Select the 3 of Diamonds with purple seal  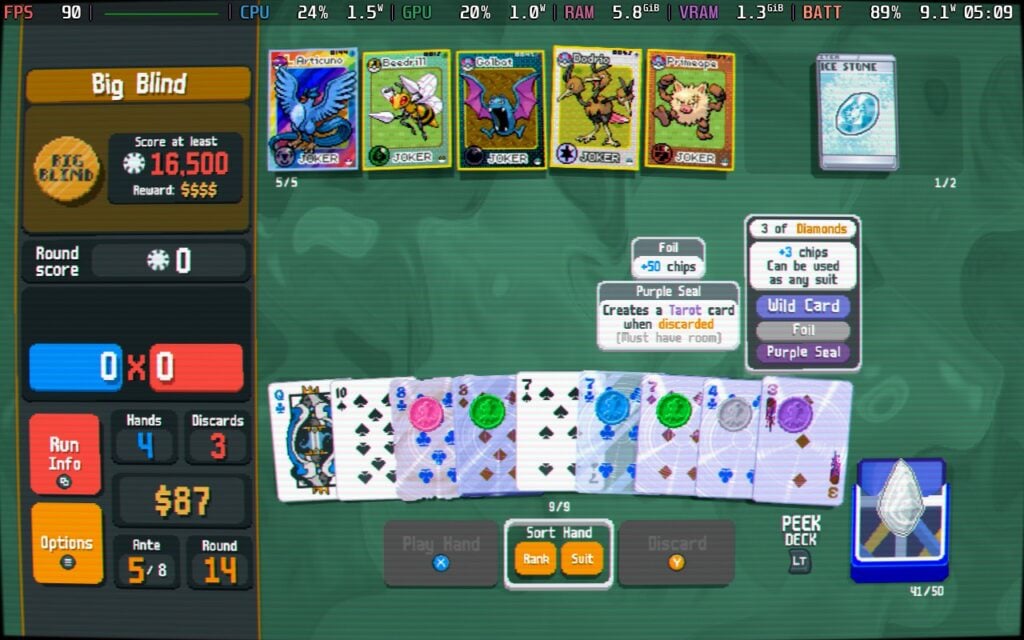pos(803,440)
